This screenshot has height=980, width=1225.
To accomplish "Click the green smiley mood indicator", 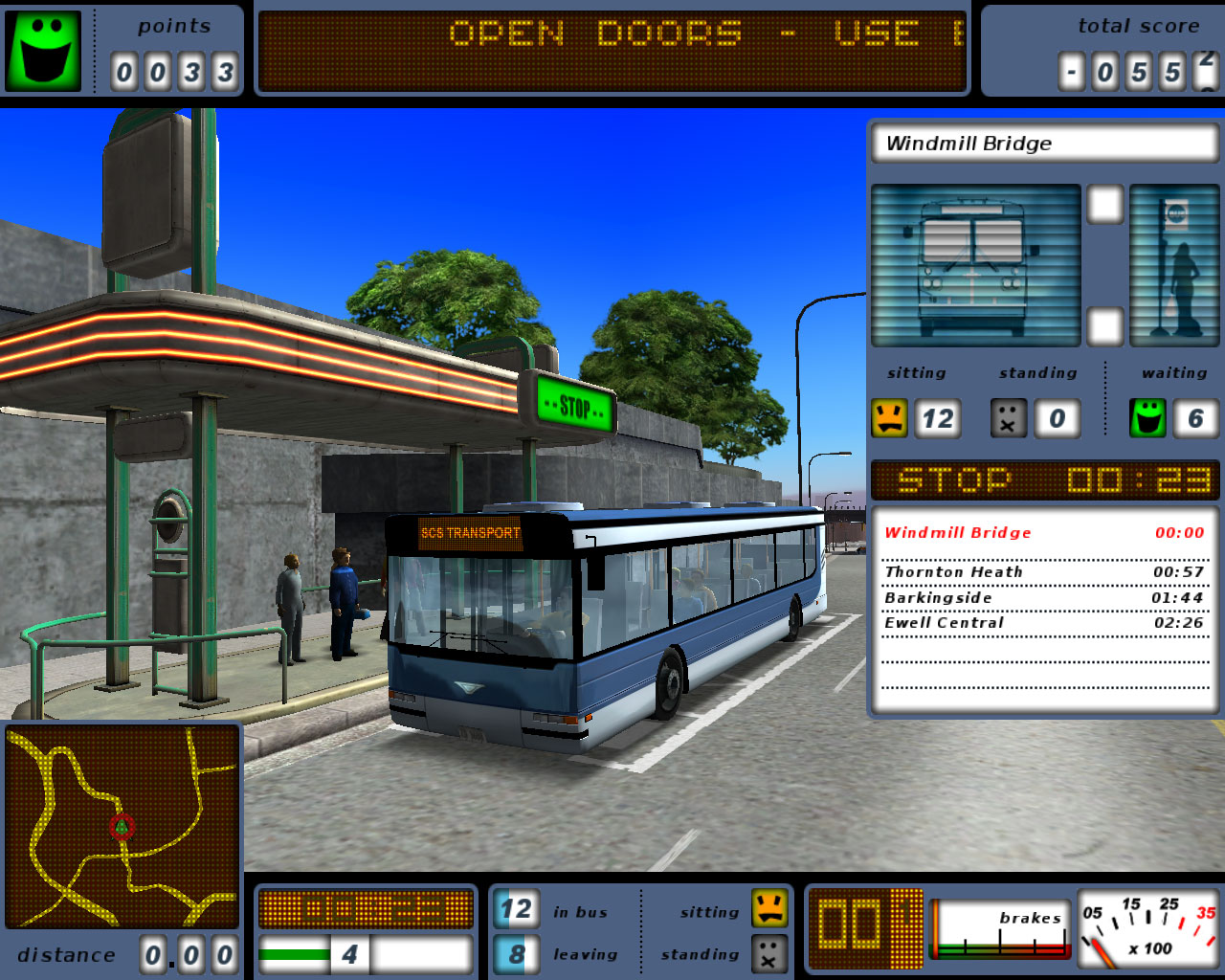I will [x=43, y=50].
